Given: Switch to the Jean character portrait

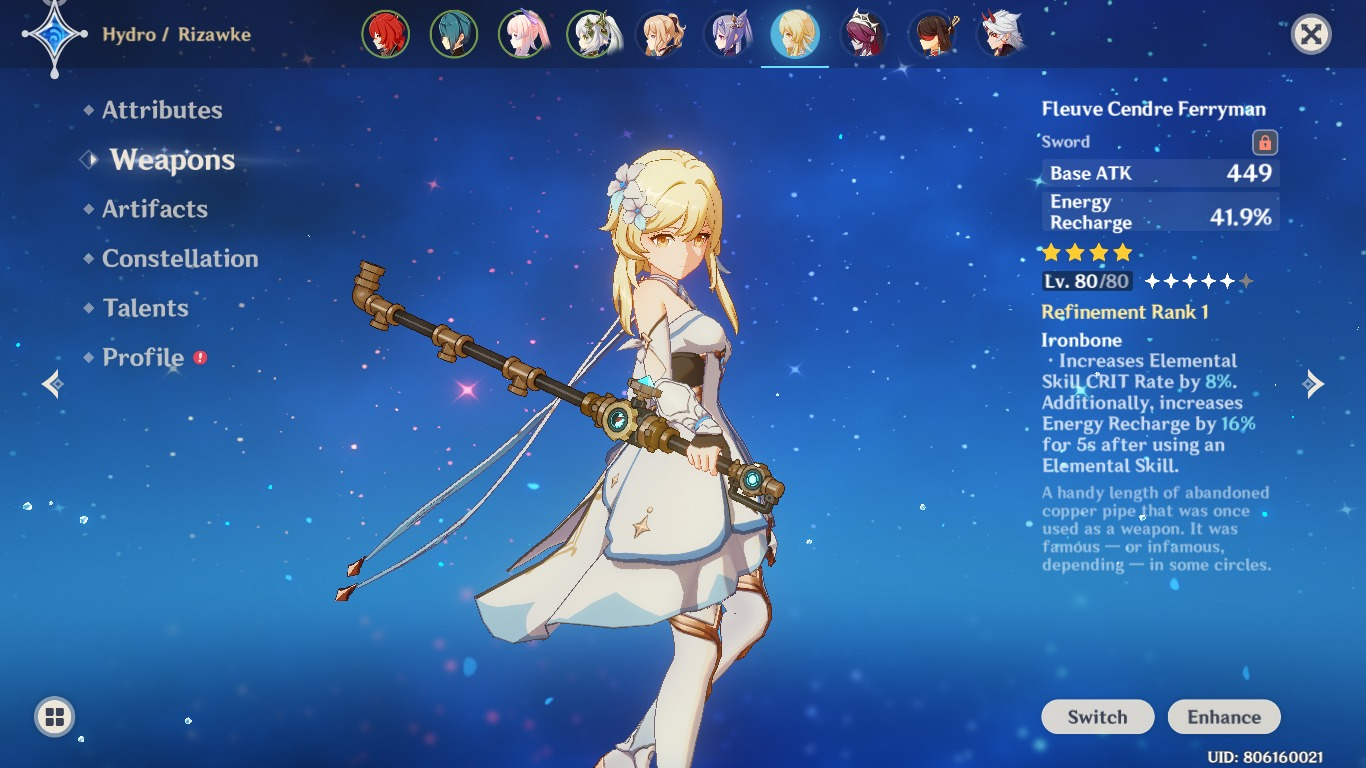Looking at the screenshot, I should [x=660, y=35].
